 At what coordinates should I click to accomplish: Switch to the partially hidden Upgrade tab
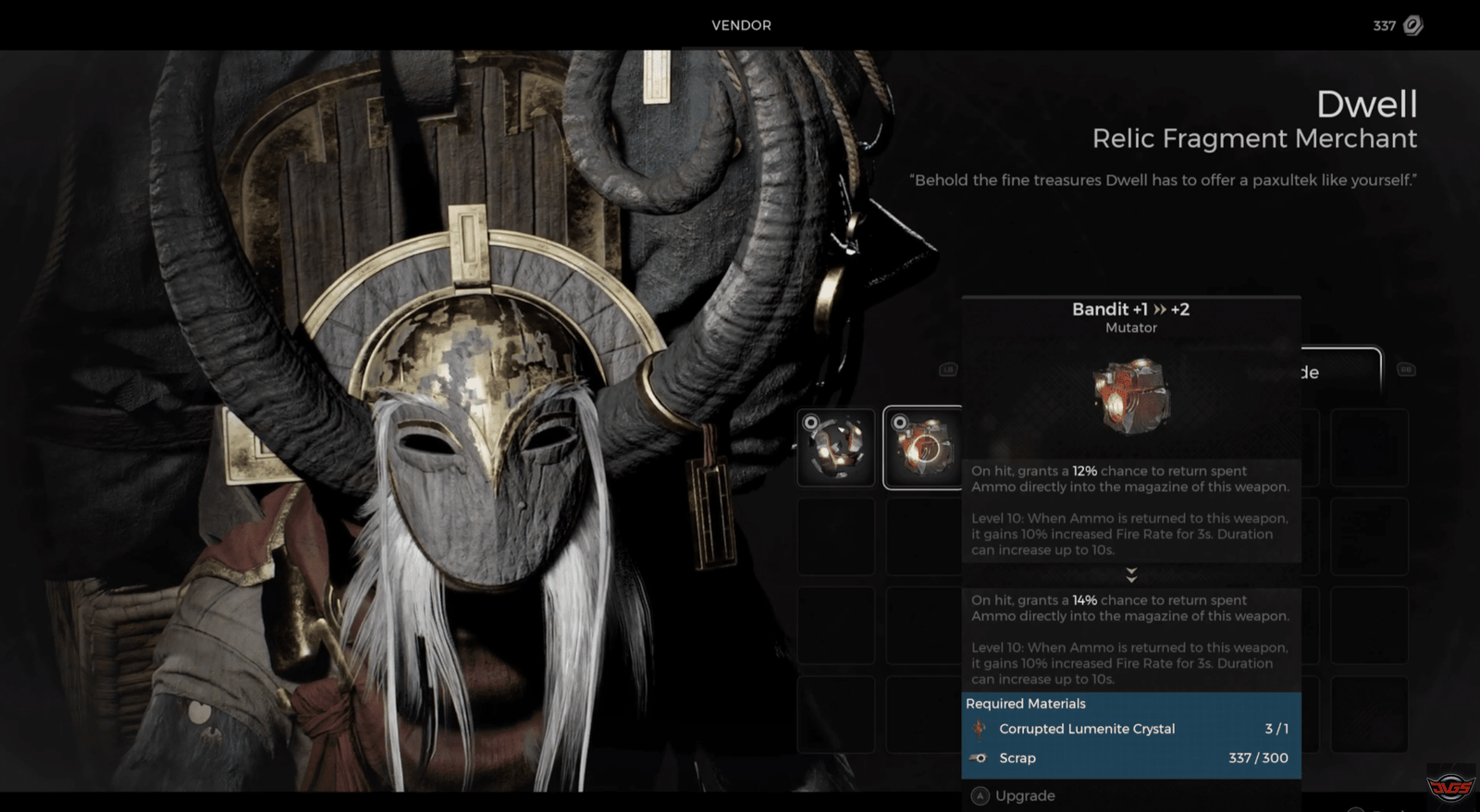click(1339, 372)
